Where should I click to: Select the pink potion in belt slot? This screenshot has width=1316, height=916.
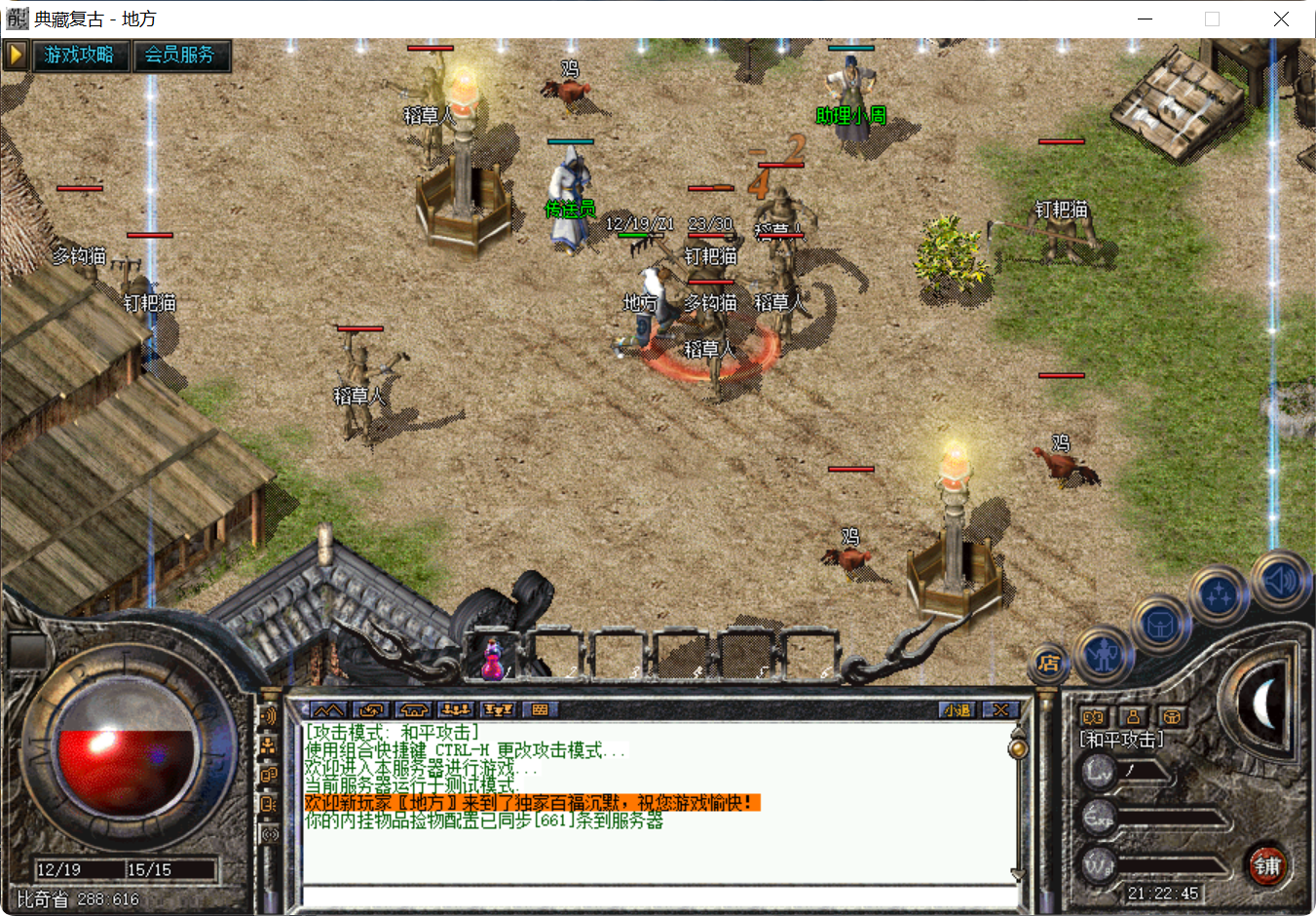(x=494, y=660)
